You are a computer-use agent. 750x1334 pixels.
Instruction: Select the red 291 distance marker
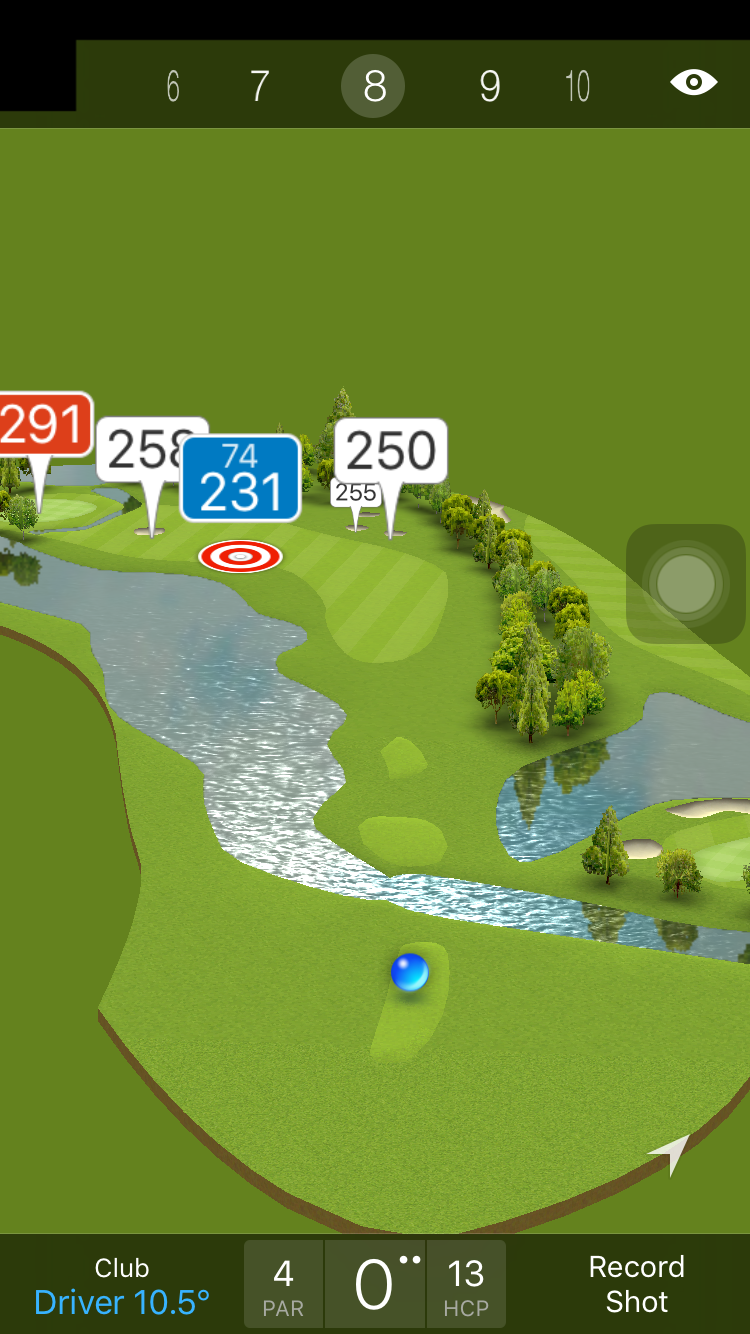click(42, 425)
